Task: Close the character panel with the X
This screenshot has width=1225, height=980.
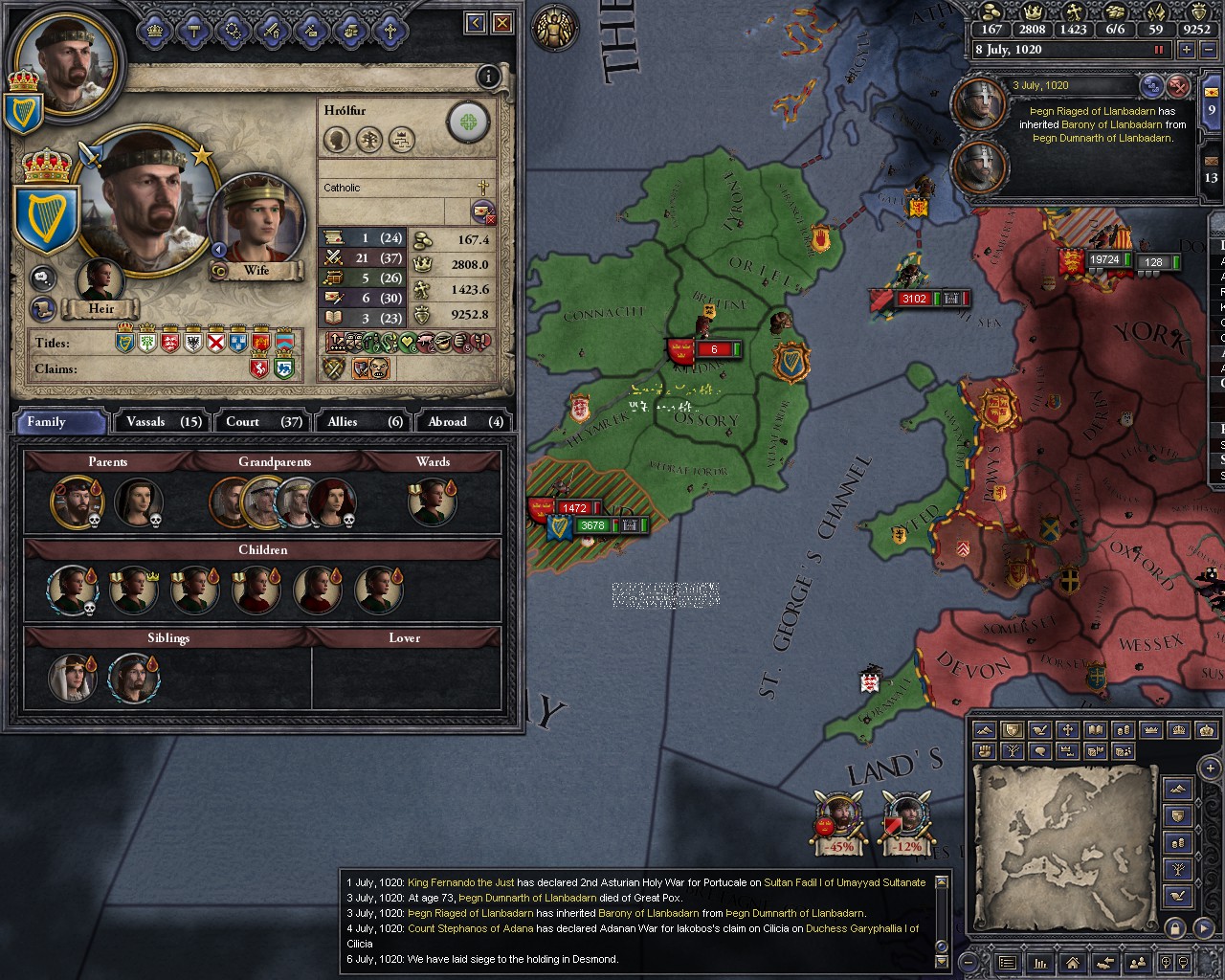Action: point(502,23)
